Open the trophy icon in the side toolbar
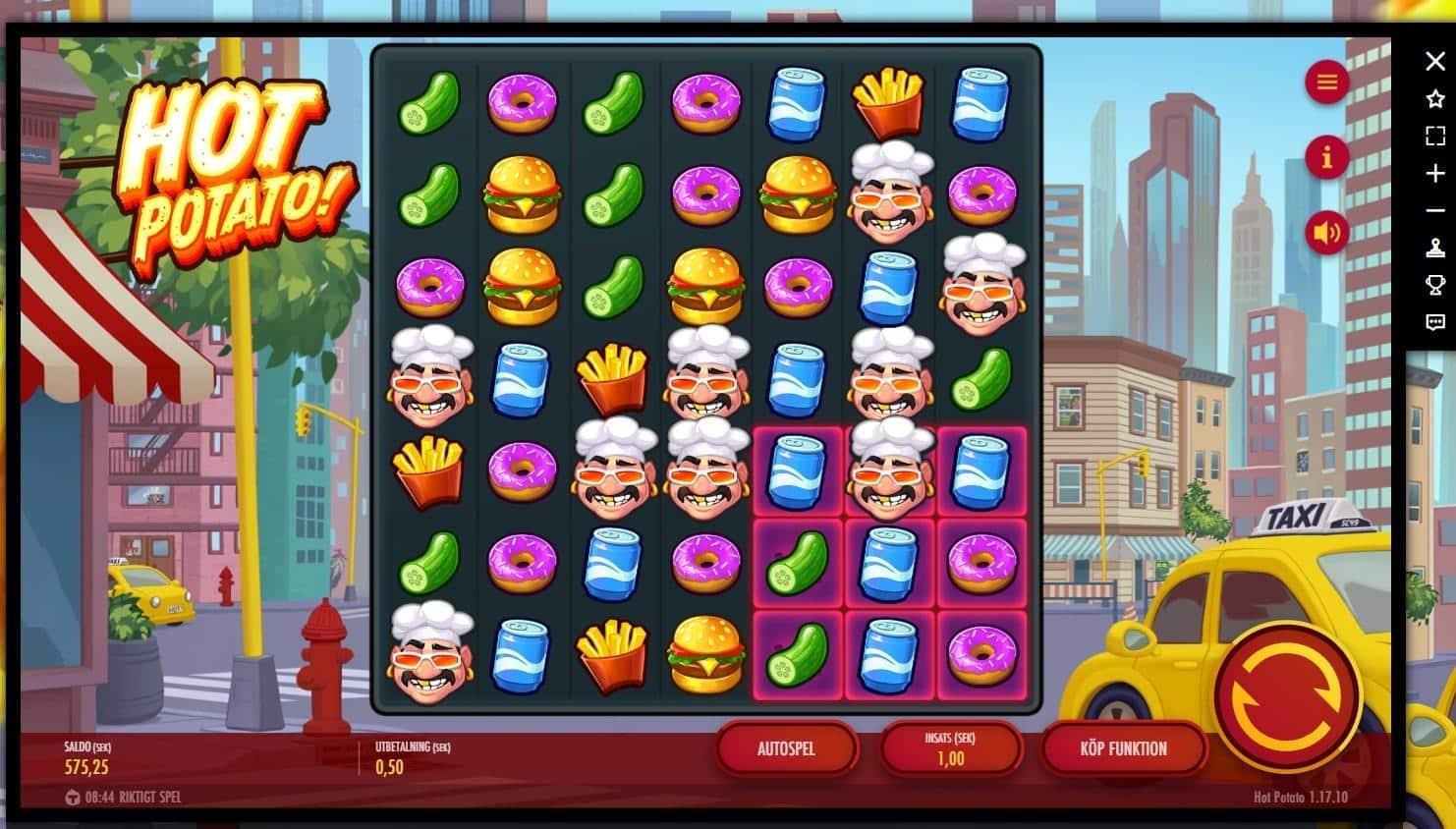This screenshot has height=829, width=1456. point(1434,285)
